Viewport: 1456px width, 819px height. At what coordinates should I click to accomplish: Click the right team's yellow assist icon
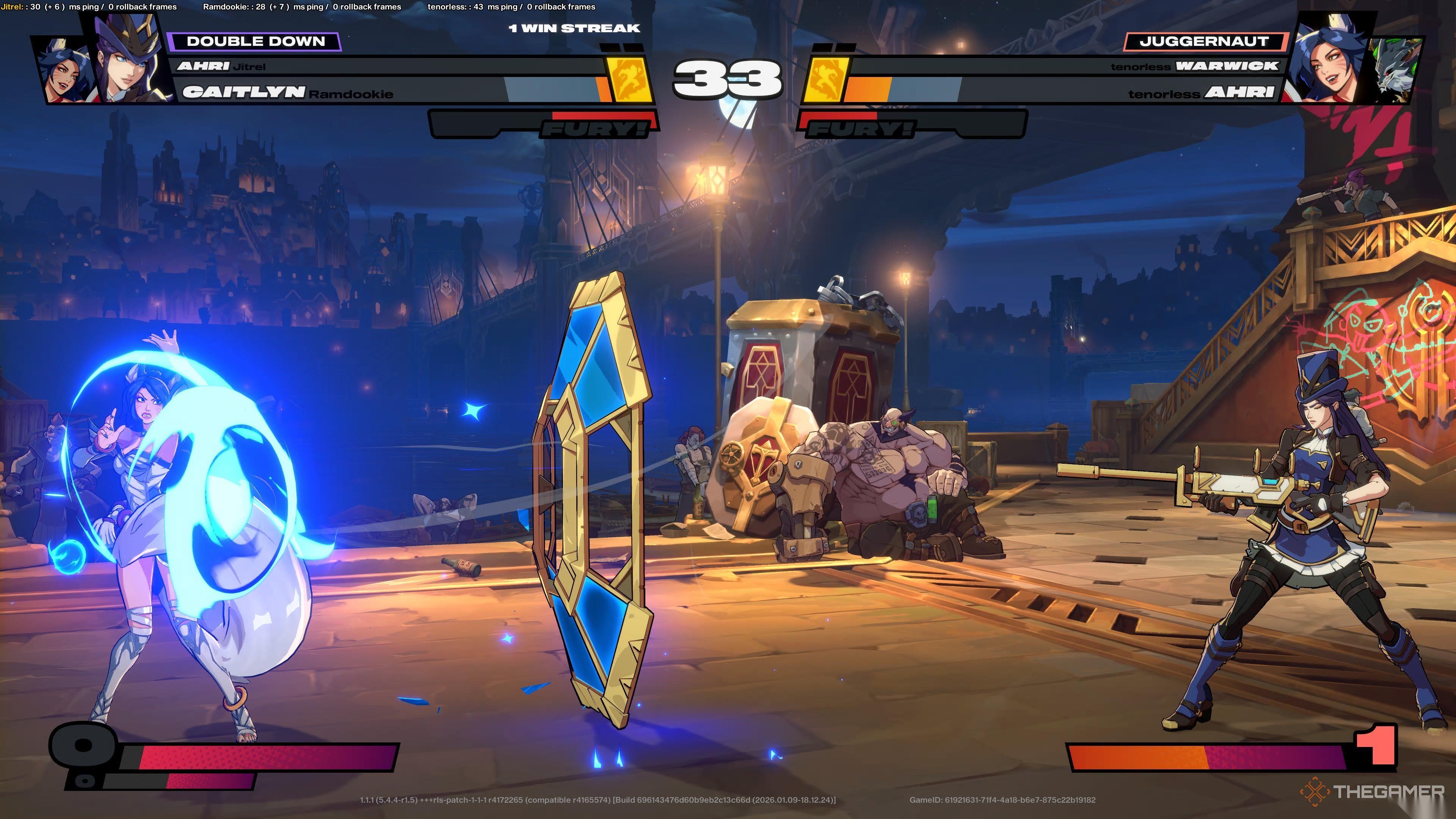point(825,80)
